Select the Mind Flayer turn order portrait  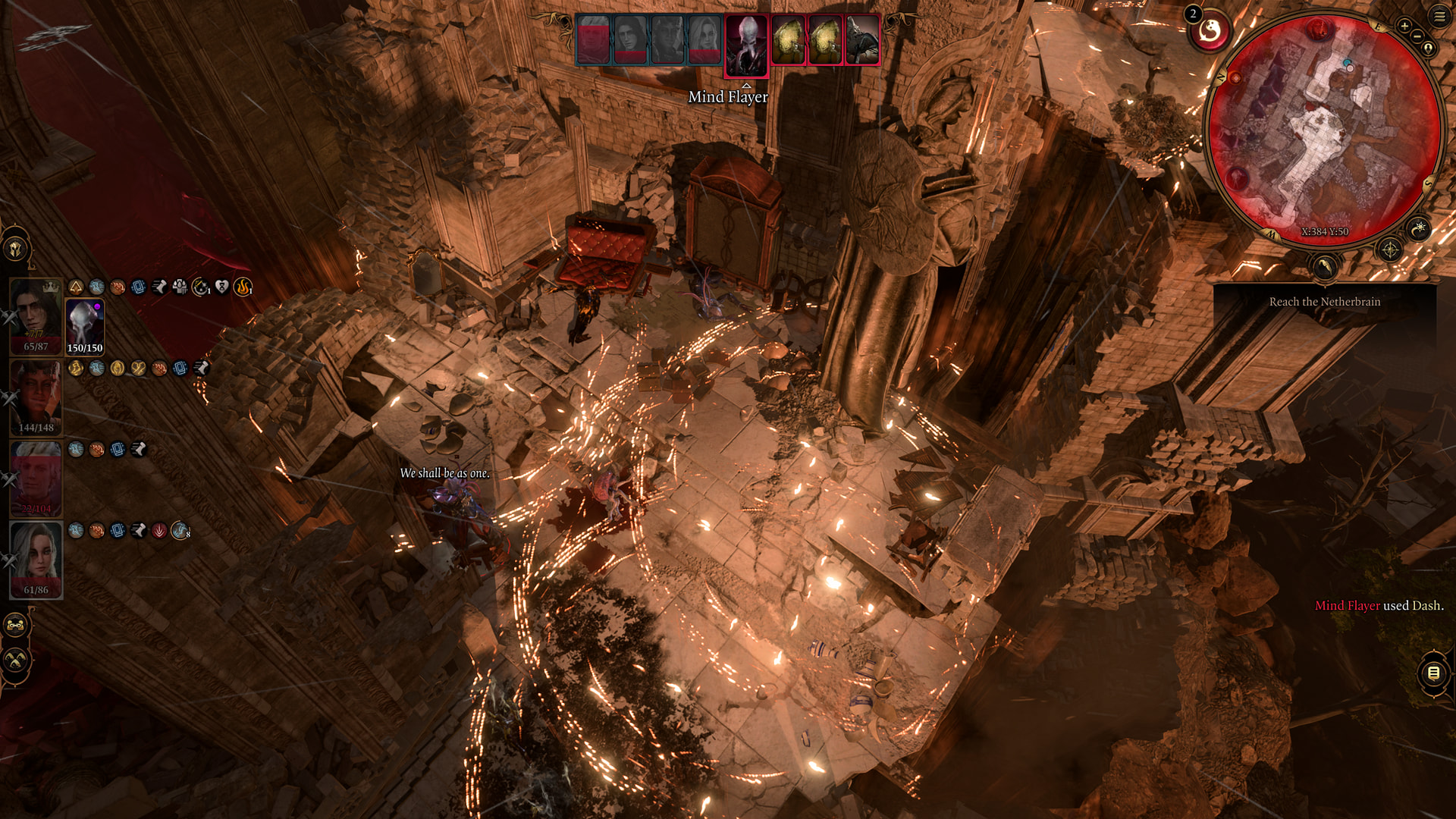(x=747, y=45)
